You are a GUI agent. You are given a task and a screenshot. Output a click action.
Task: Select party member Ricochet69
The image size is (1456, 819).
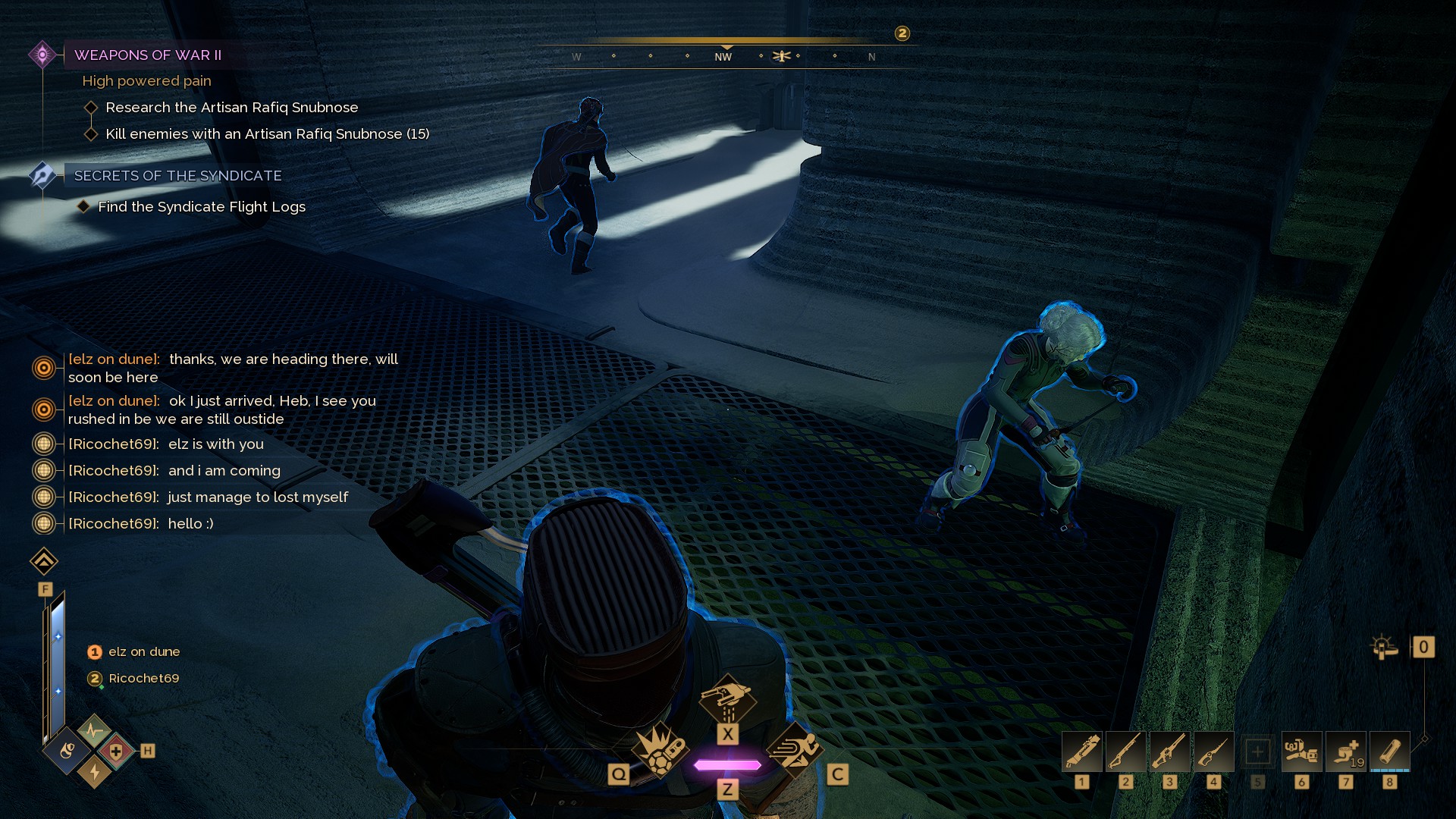pyautogui.click(x=143, y=679)
